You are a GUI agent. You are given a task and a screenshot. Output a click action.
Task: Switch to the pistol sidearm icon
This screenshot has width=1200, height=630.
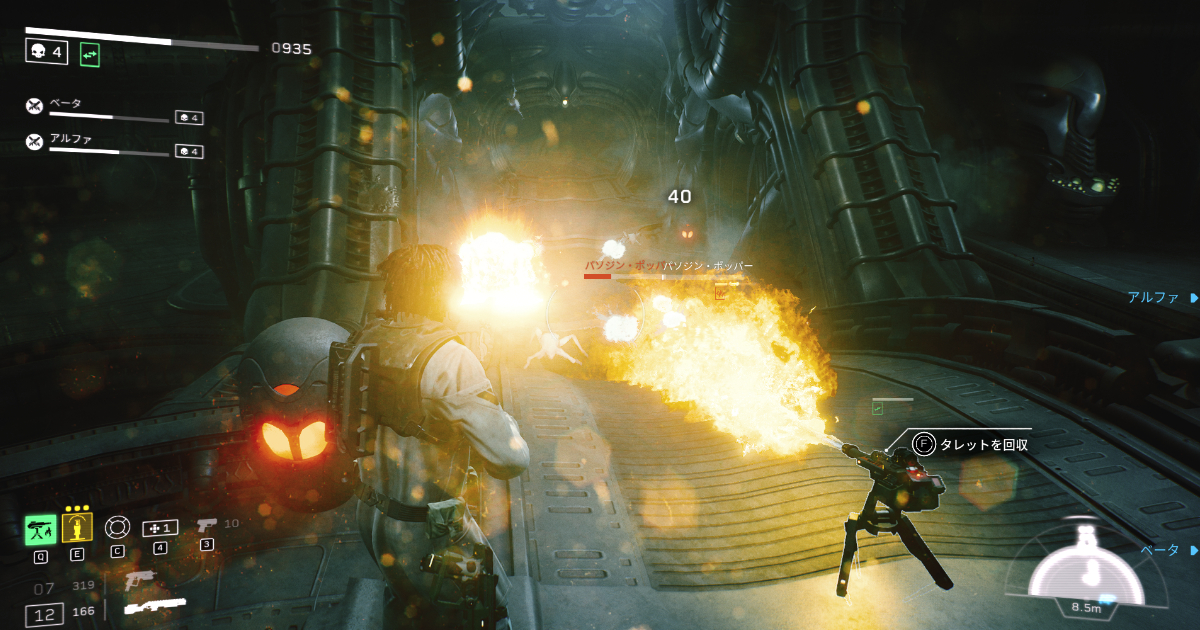click(x=207, y=524)
